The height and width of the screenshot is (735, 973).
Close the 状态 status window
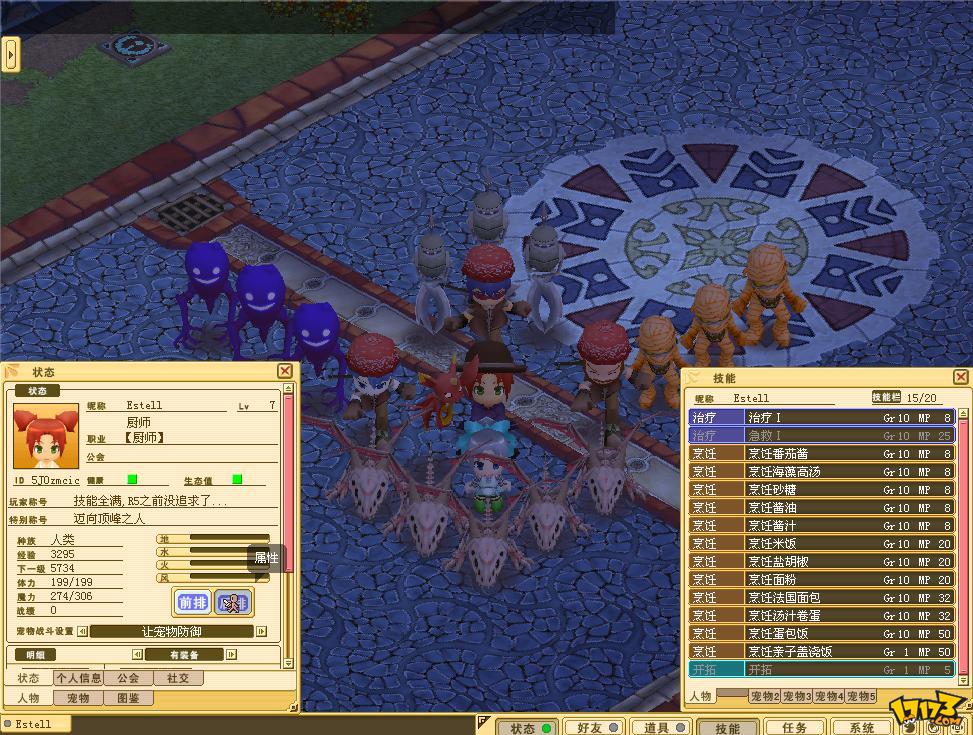(285, 371)
